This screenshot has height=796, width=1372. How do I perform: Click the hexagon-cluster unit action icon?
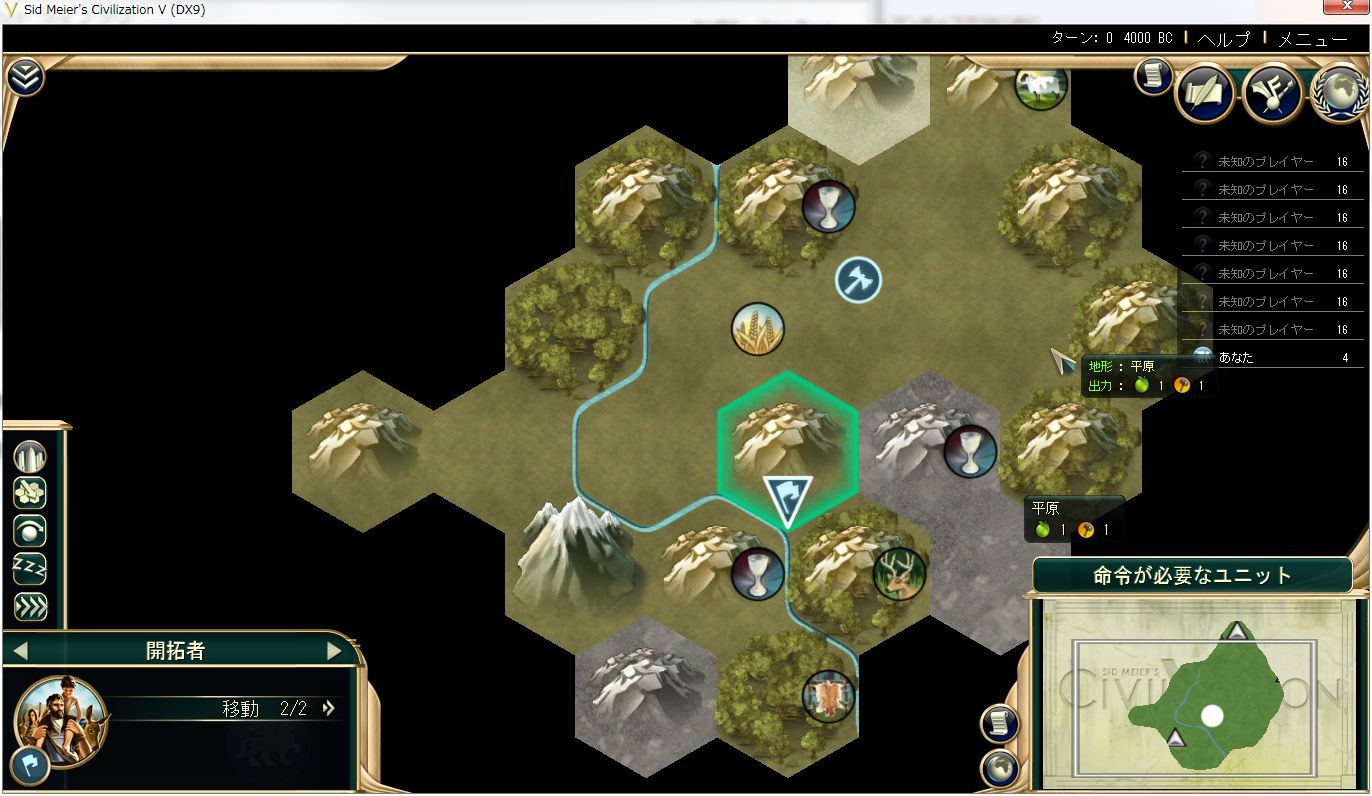point(30,493)
